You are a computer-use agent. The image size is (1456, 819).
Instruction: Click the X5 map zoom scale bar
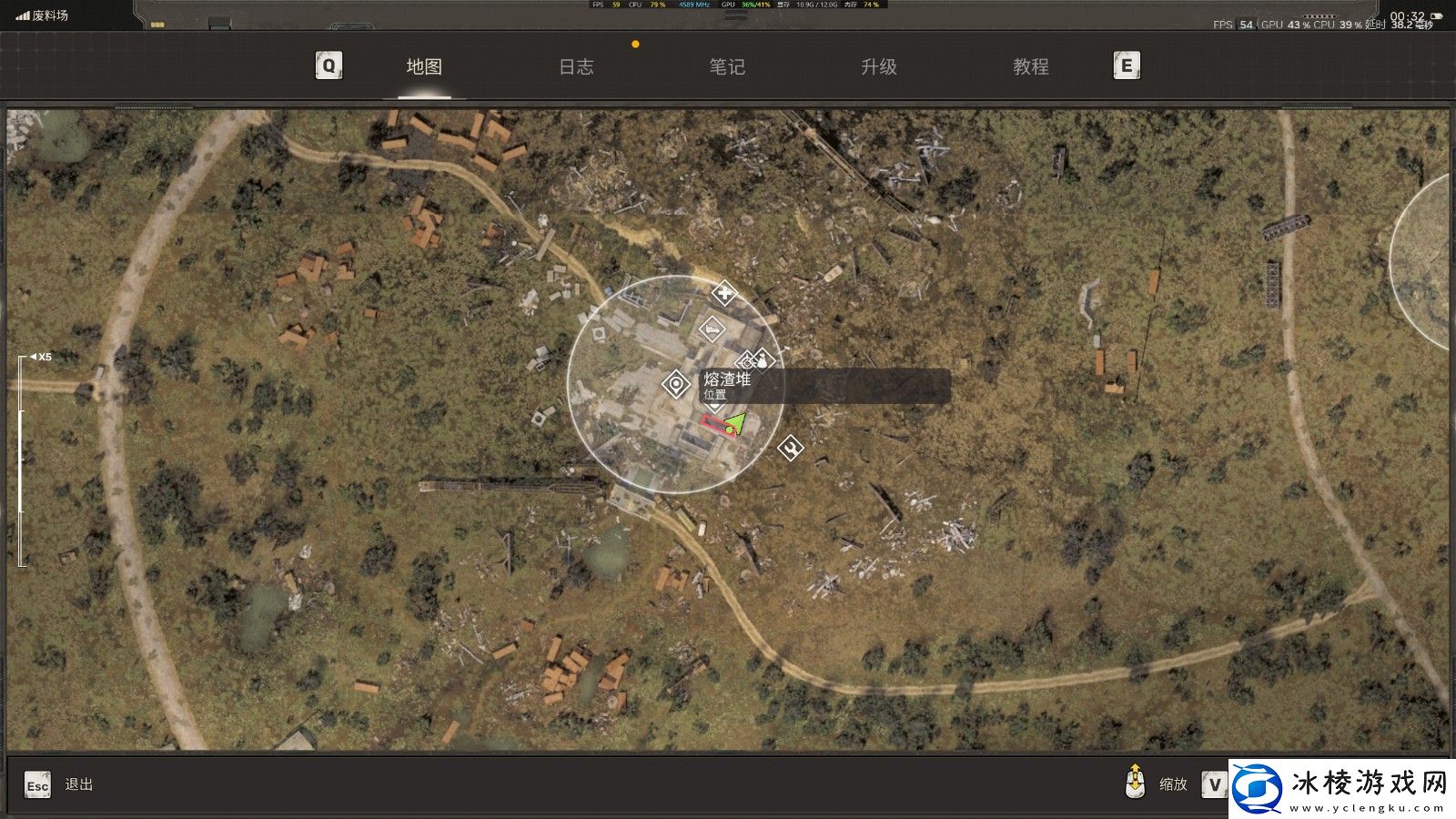tap(22, 460)
